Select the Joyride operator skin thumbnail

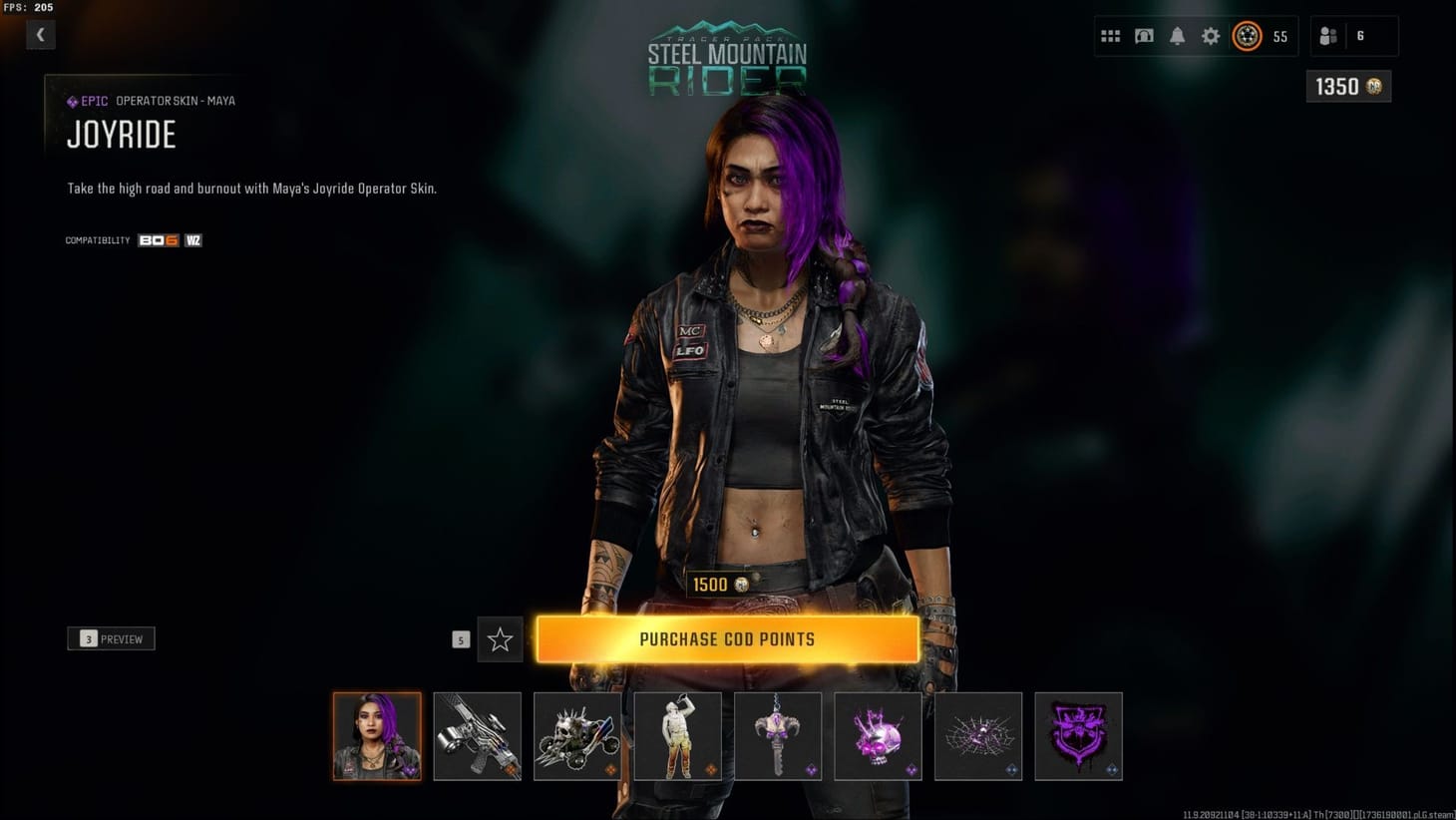[377, 736]
